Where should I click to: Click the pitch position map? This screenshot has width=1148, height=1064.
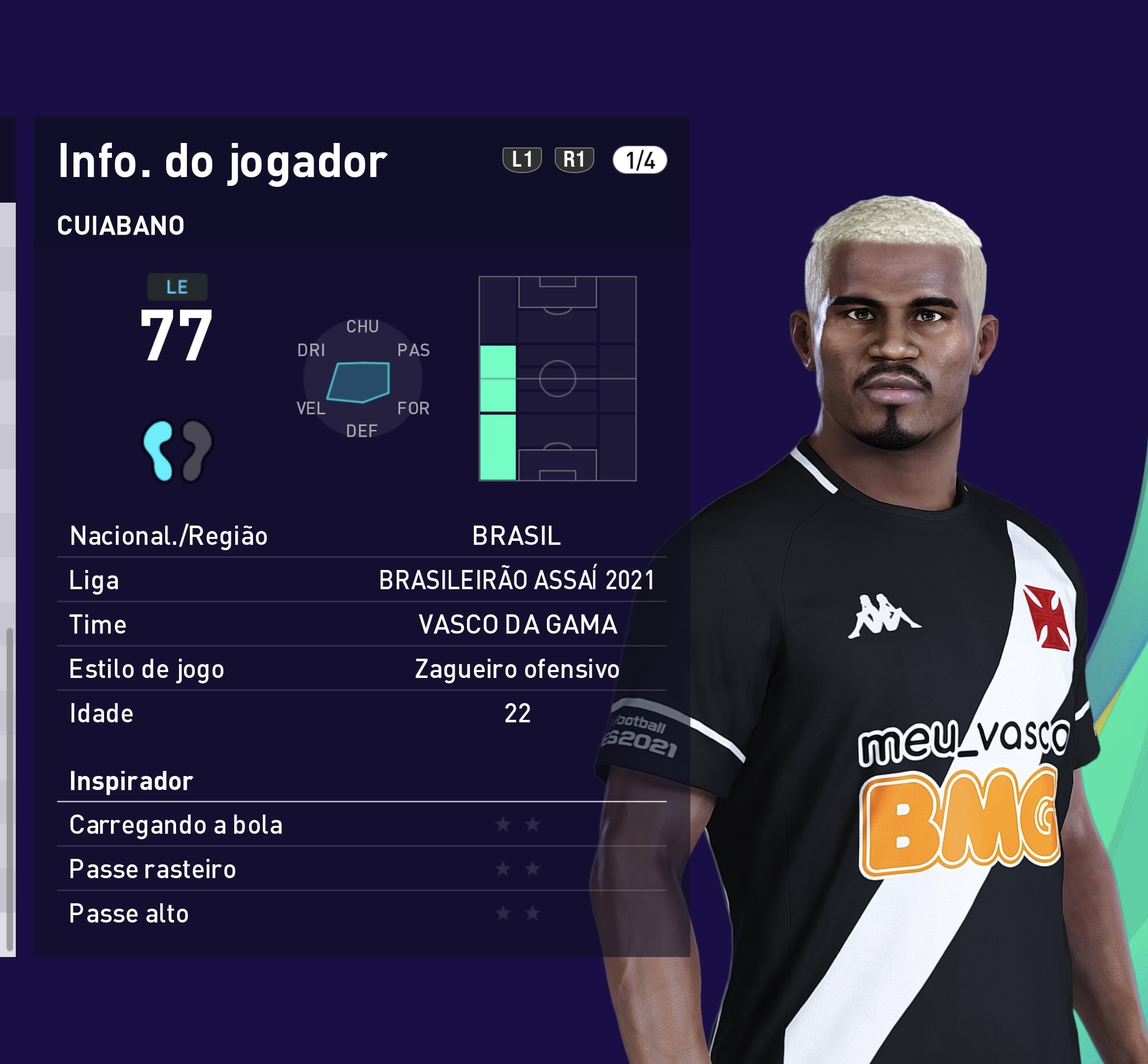point(557,378)
